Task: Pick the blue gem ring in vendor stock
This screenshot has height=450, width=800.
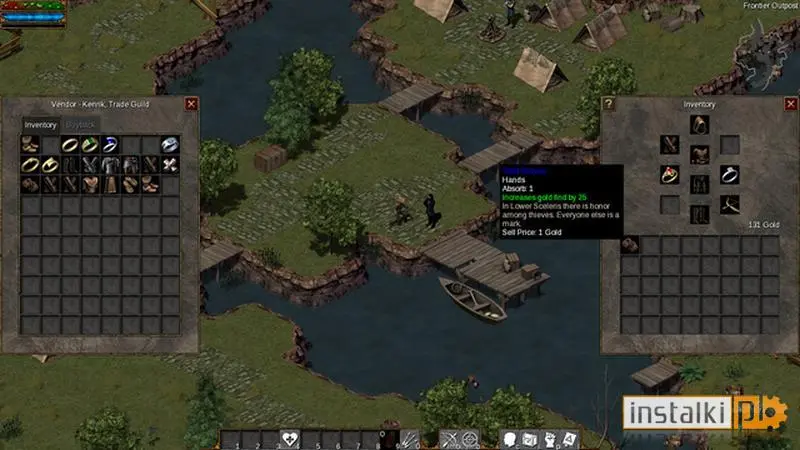Action: [110, 145]
